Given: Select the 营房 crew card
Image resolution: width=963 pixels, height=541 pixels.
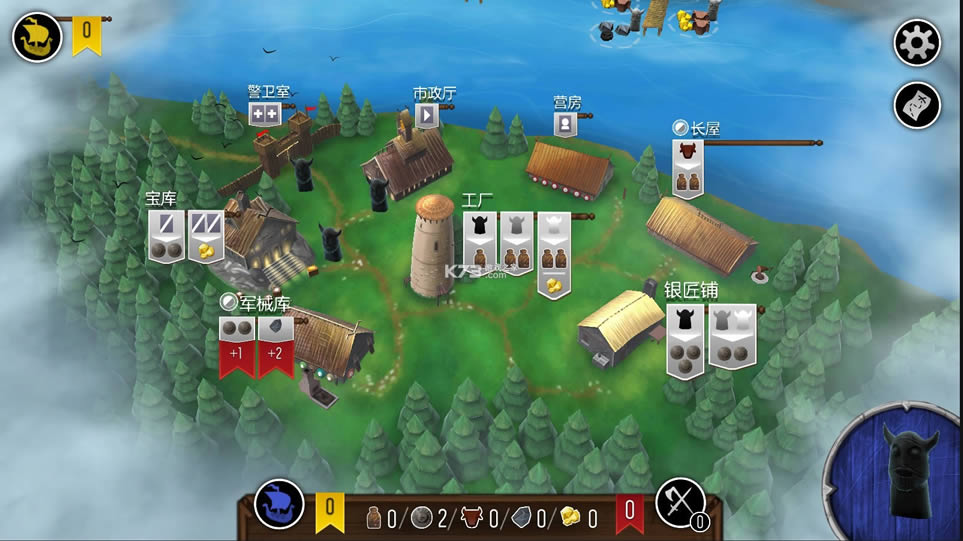Looking at the screenshot, I should pos(565,124).
